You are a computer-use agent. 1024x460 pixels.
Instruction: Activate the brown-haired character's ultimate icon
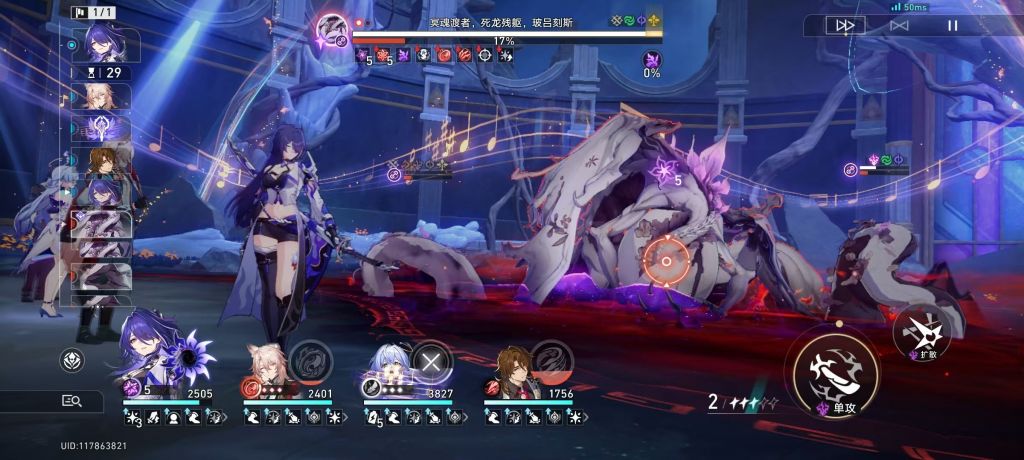(552, 362)
